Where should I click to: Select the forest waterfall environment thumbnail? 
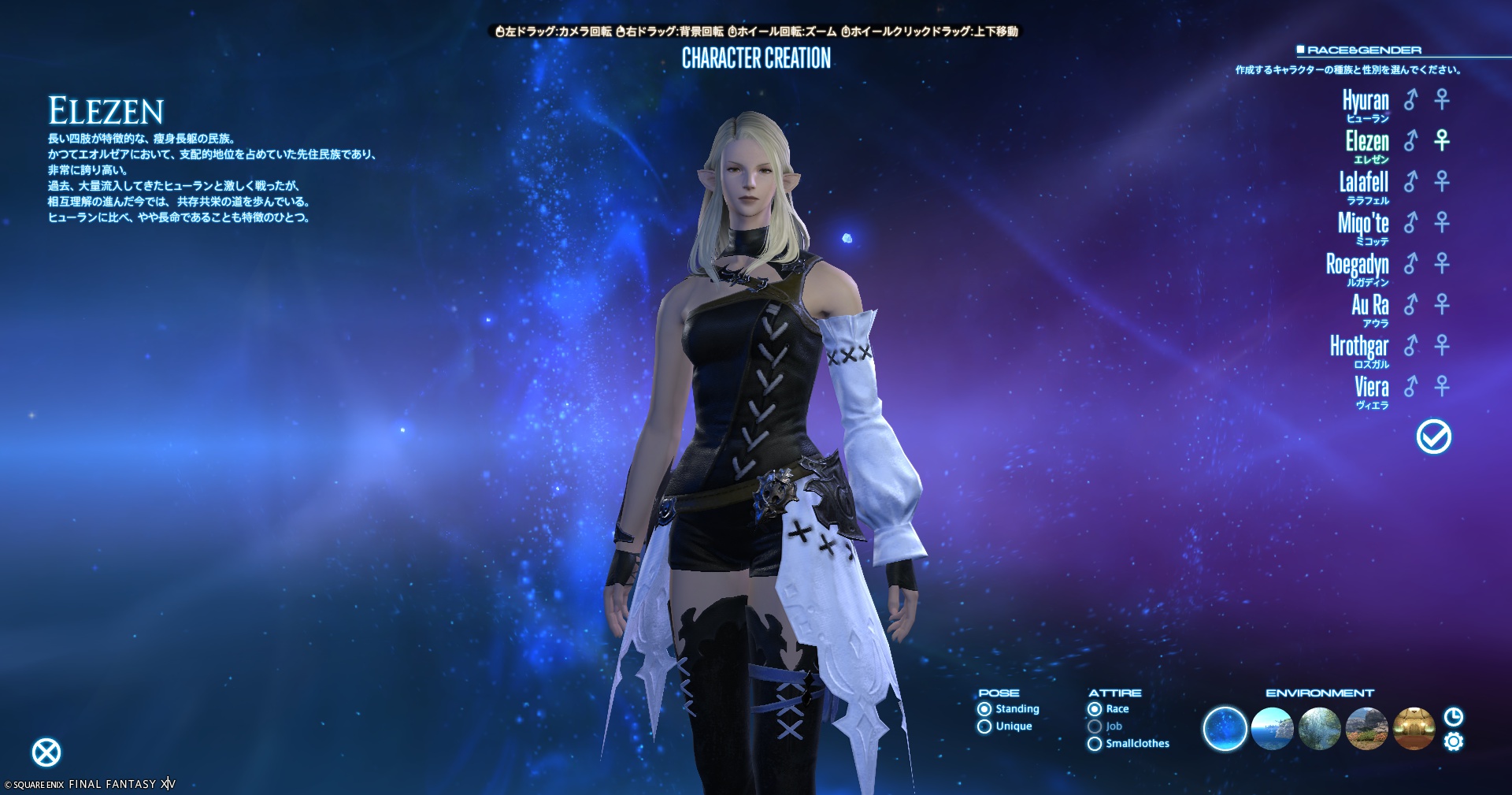1319,729
